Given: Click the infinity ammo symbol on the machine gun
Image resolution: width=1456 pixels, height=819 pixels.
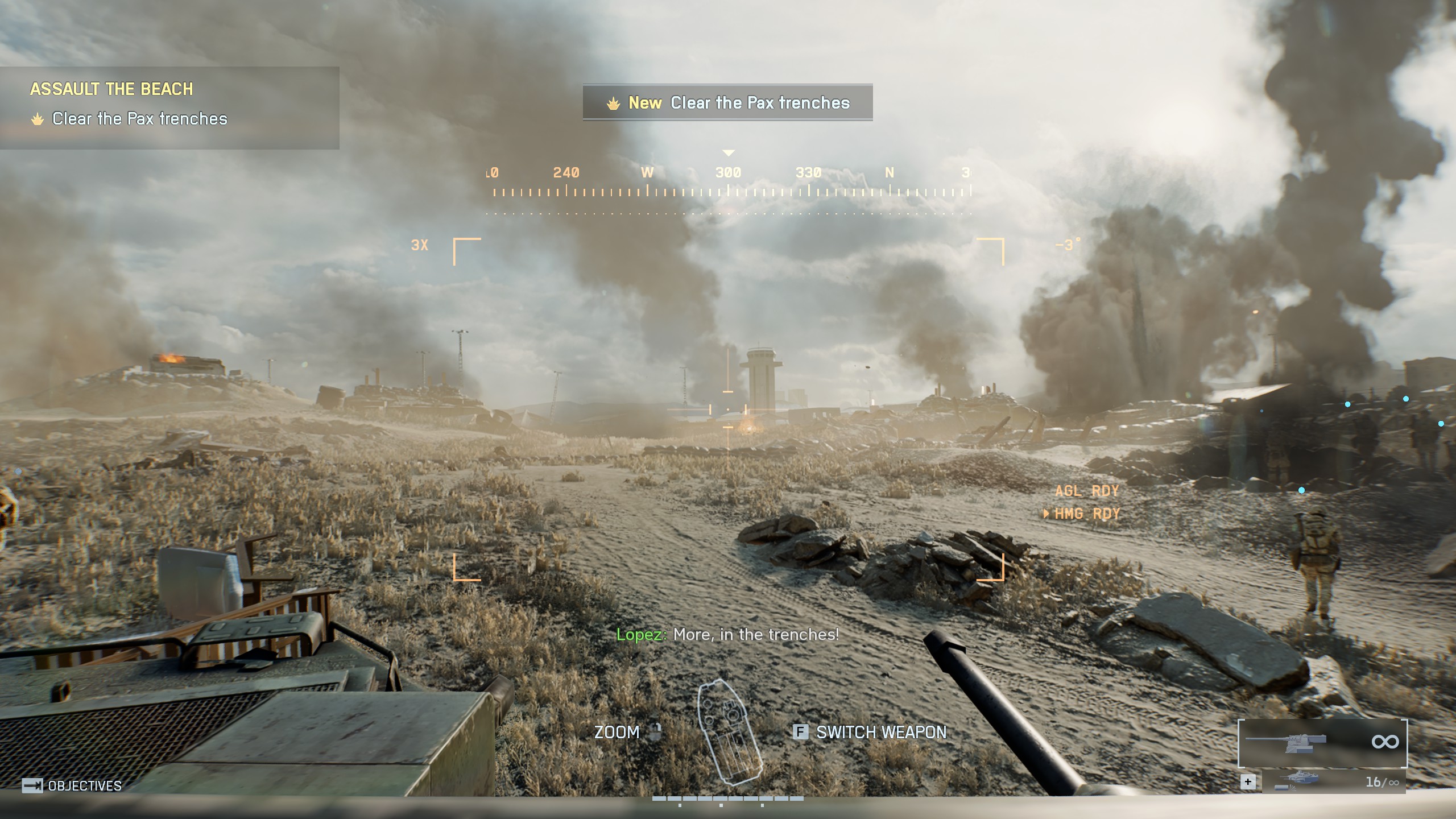Looking at the screenshot, I should click(x=1387, y=742).
